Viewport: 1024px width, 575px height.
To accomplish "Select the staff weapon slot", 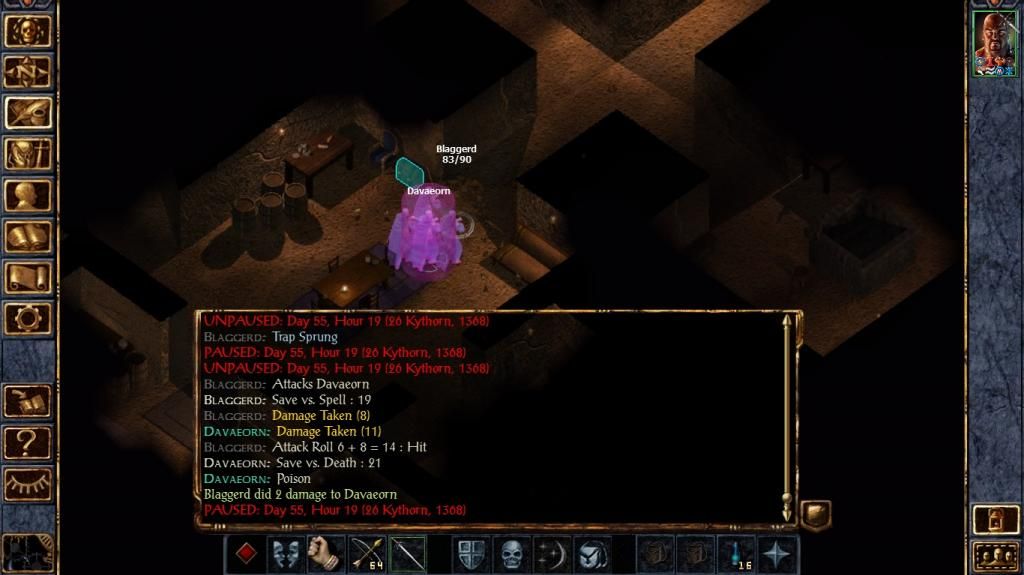I will tap(407, 554).
